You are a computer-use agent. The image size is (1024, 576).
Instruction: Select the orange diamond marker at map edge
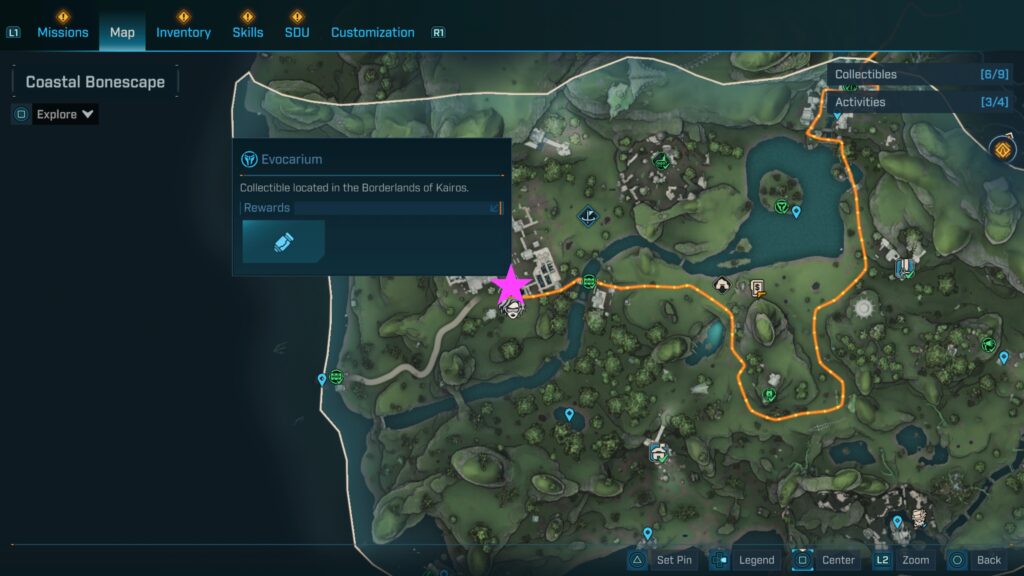pos(1003,150)
